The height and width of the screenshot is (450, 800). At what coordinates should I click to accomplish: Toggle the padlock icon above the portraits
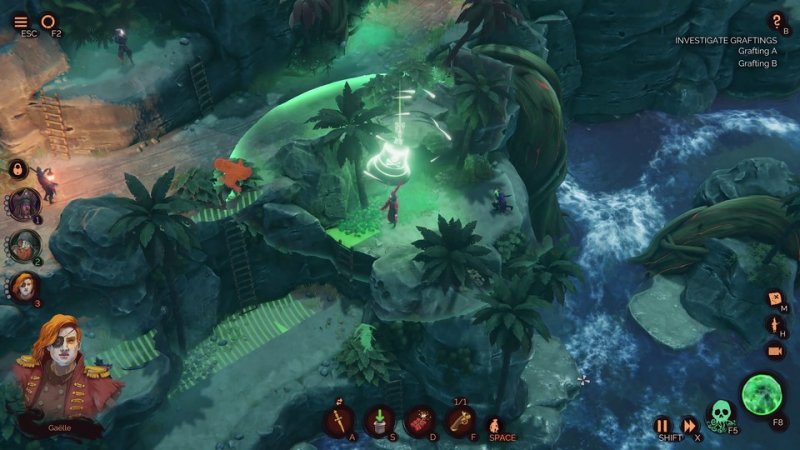[17, 169]
